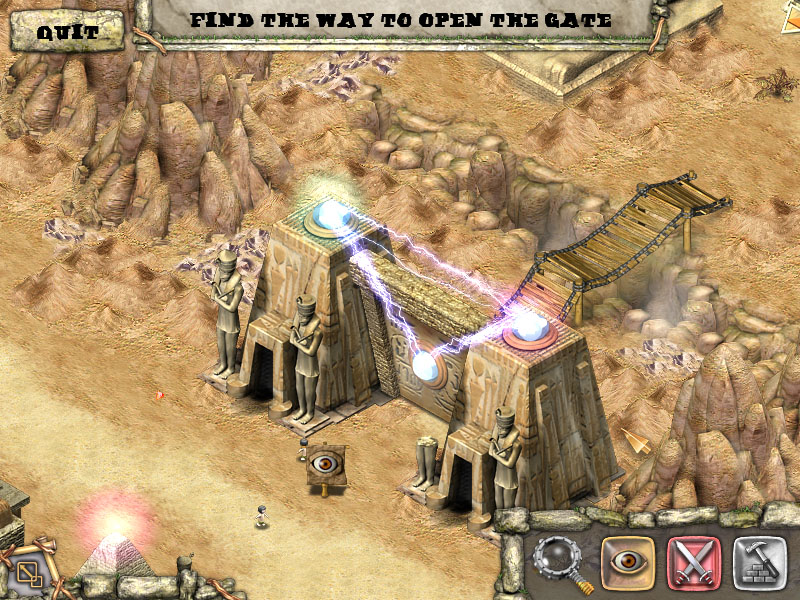The width and height of the screenshot is (800, 600).
Task: Switch to crossed swords attack mode
Action: coord(692,561)
